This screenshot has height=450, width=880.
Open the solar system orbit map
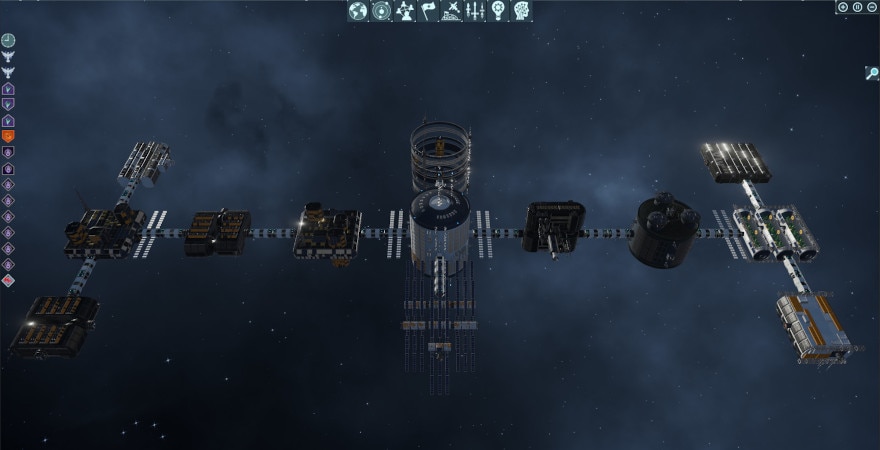tap(381, 11)
